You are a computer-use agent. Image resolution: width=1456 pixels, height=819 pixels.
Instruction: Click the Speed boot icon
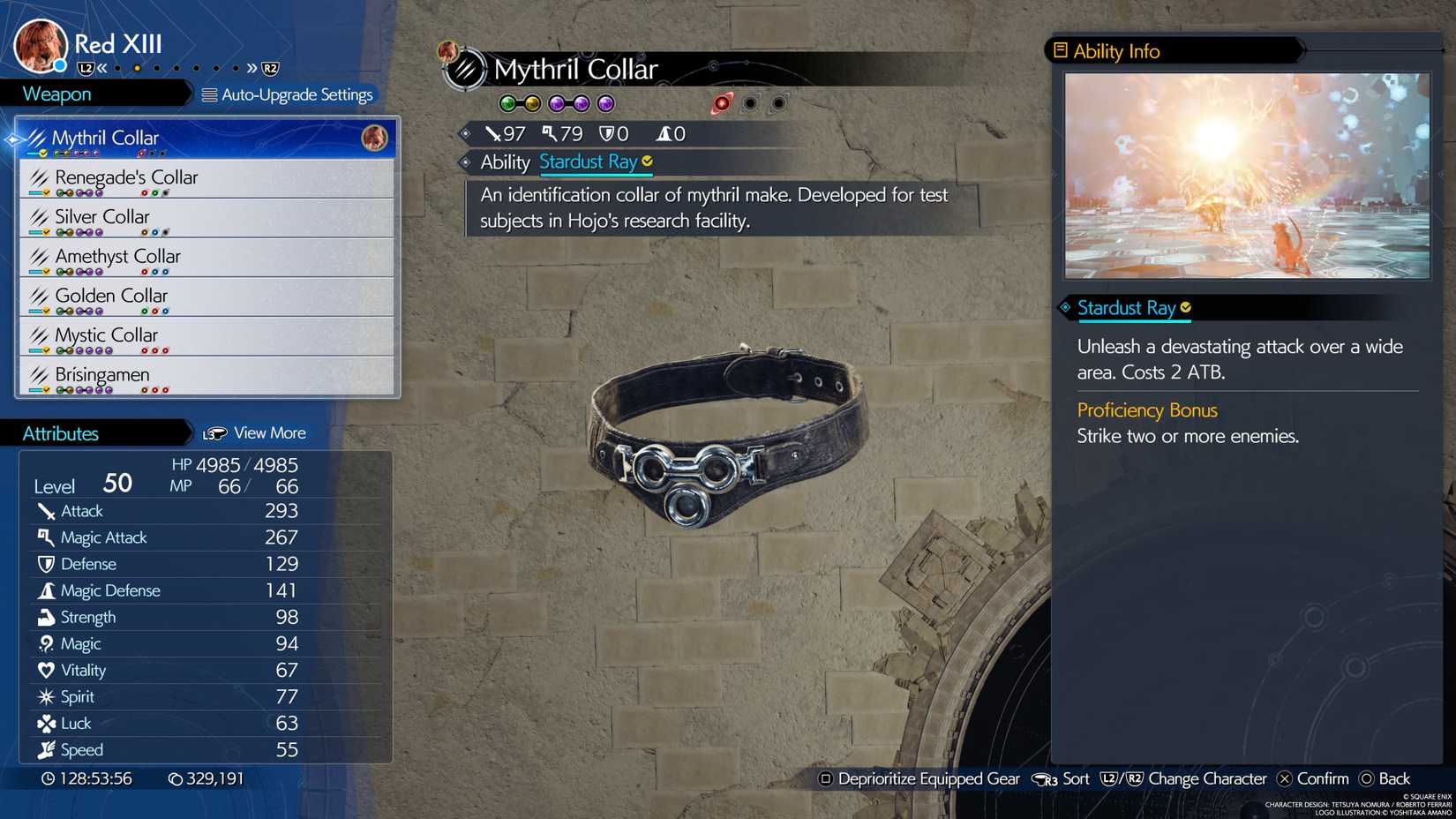[x=45, y=749]
